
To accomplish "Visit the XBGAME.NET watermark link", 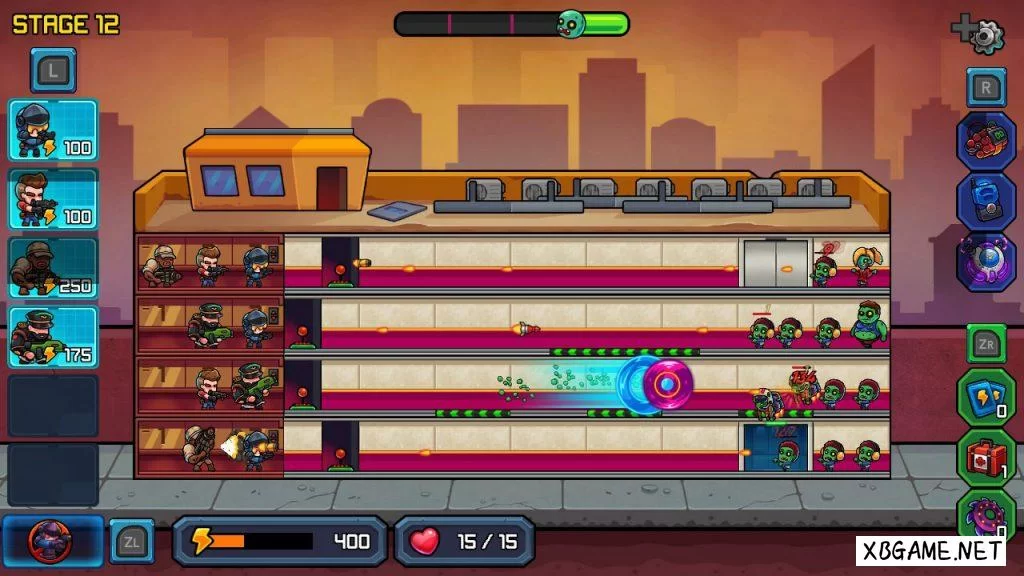I will point(930,550).
